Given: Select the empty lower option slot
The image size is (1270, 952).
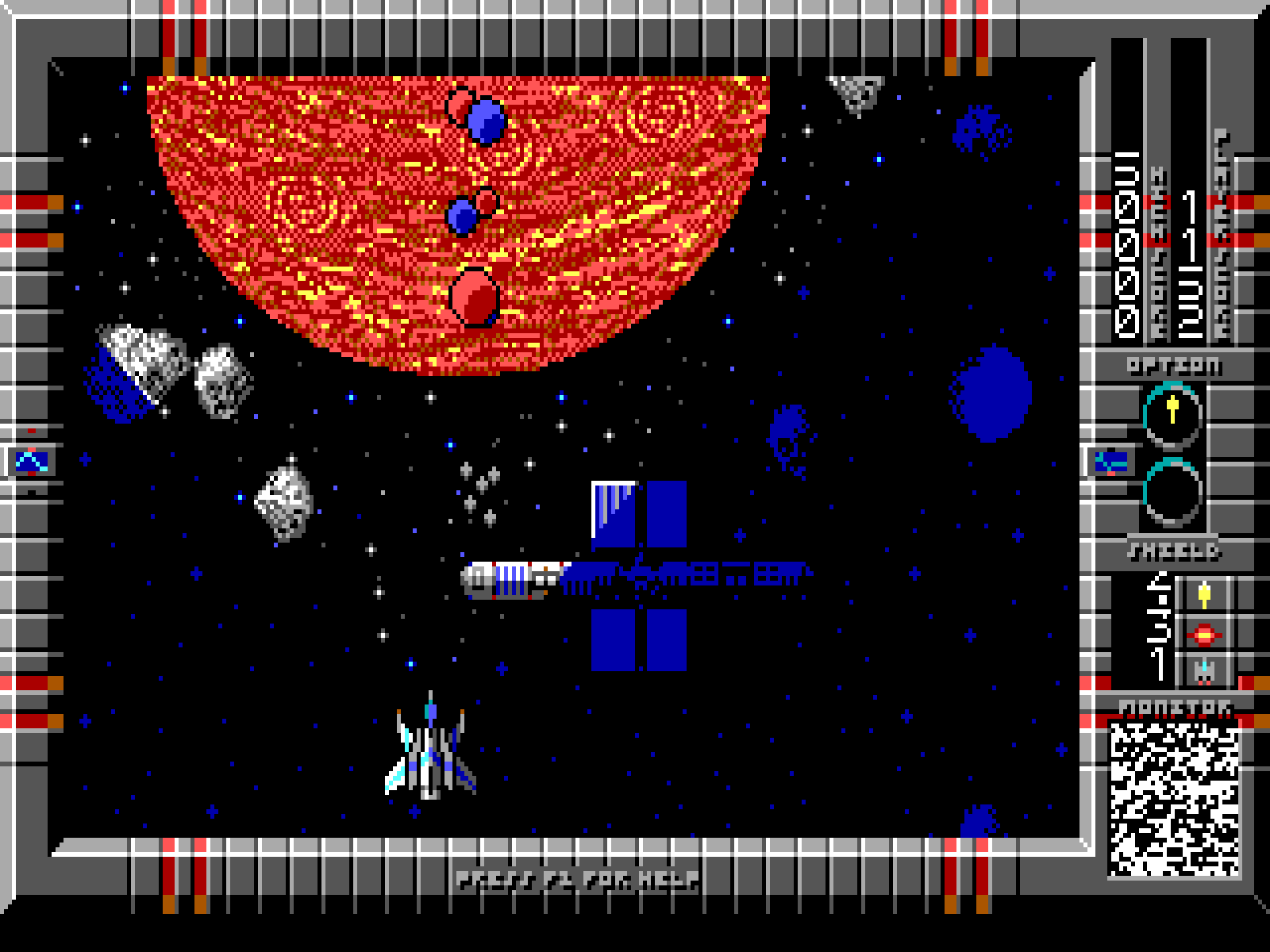Looking at the screenshot, I should click(1172, 492).
